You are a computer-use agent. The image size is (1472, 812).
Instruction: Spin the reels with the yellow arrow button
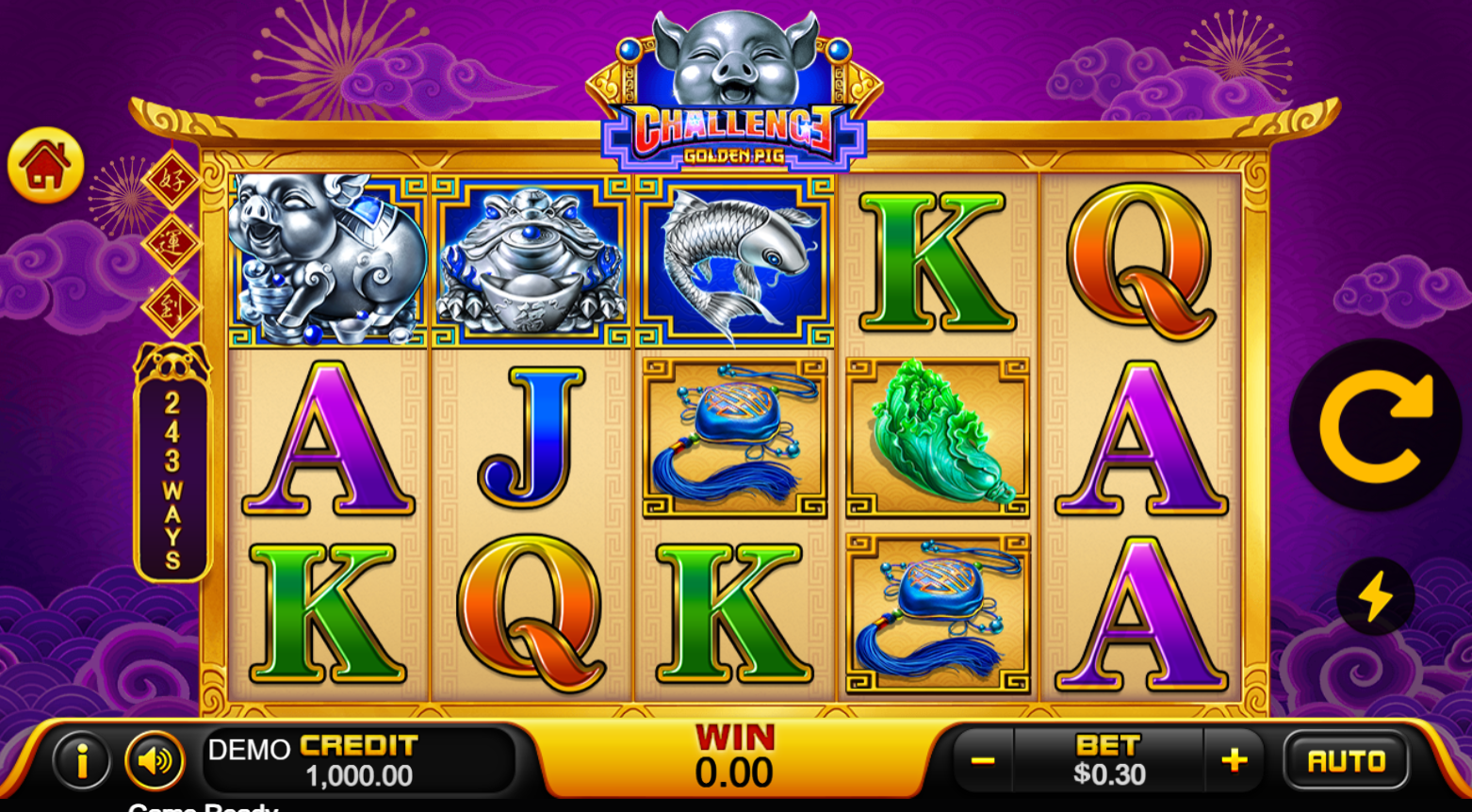pos(1375,426)
